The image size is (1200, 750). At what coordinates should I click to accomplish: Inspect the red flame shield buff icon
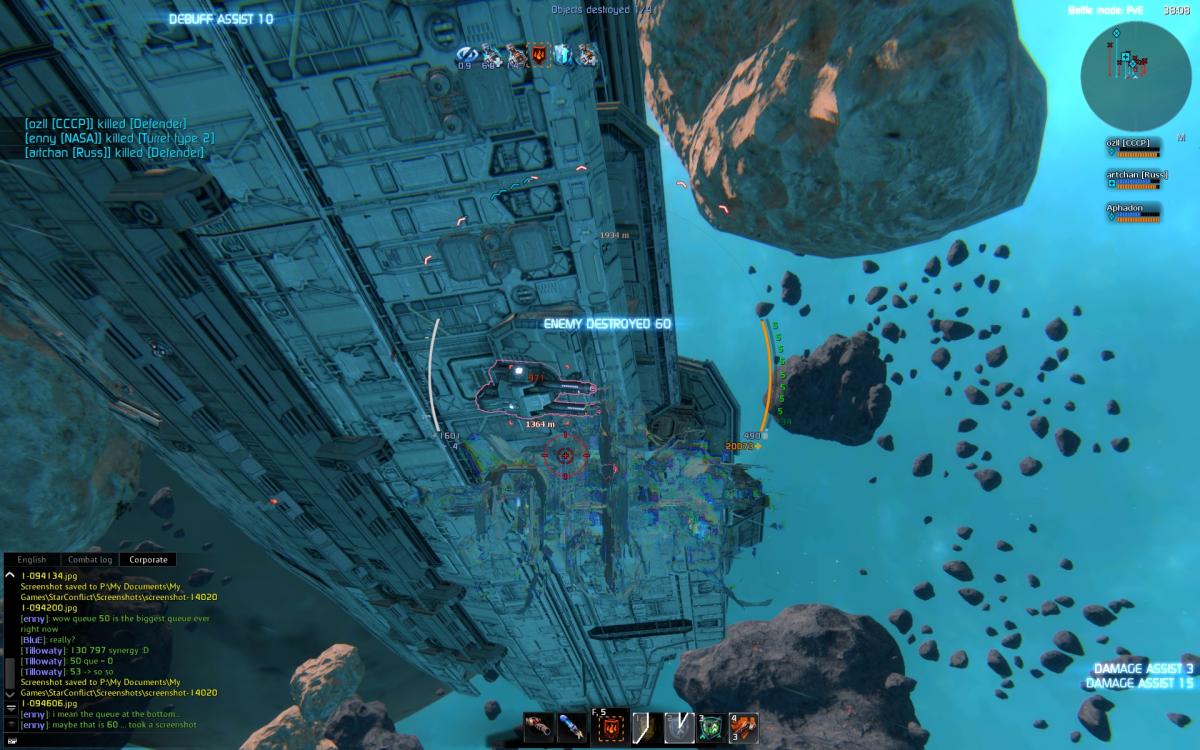(x=541, y=56)
